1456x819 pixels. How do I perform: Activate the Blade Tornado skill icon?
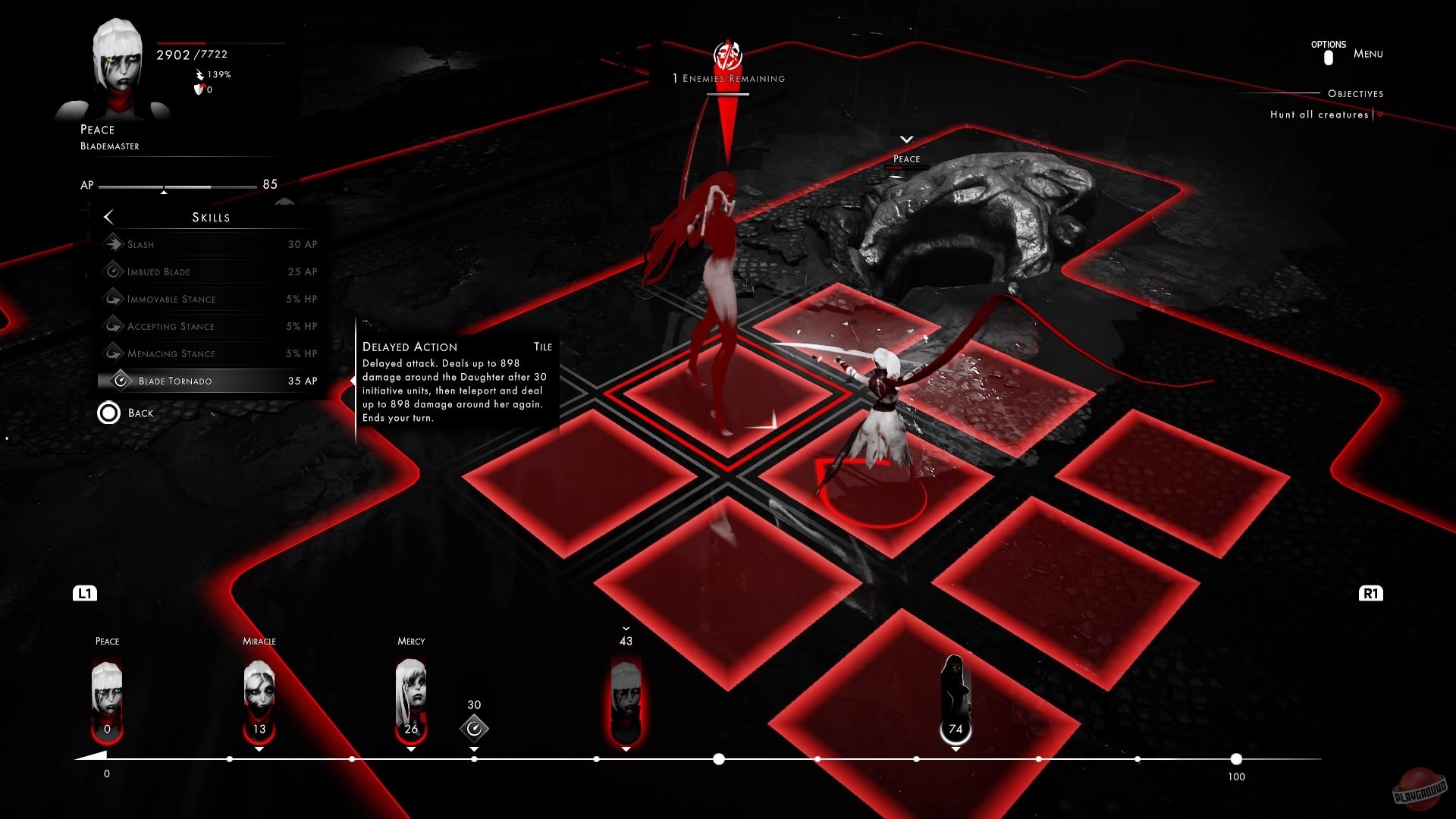pyautogui.click(x=121, y=381)
